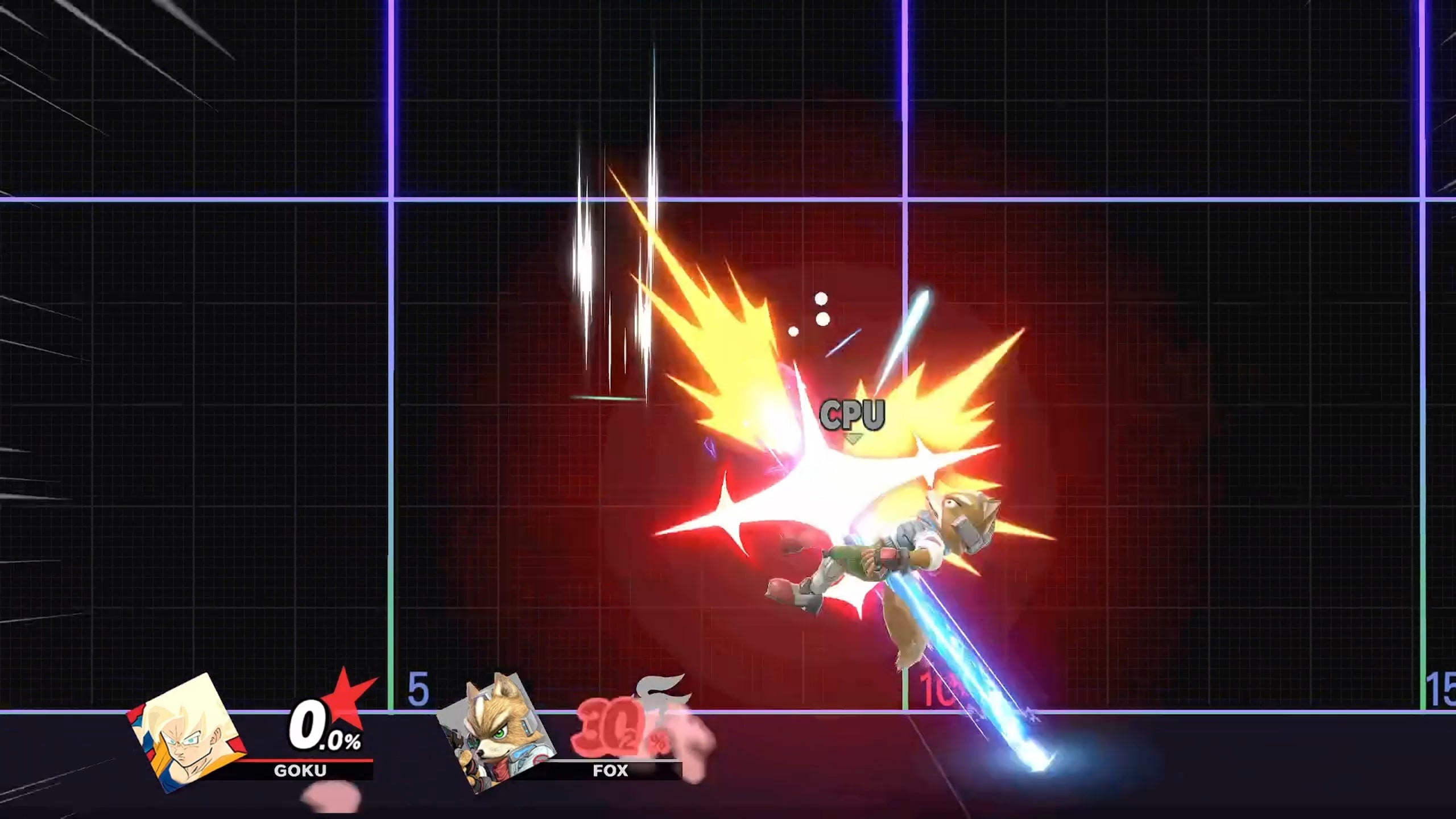
Task: Select the FOX name tab
Action: 611,771
